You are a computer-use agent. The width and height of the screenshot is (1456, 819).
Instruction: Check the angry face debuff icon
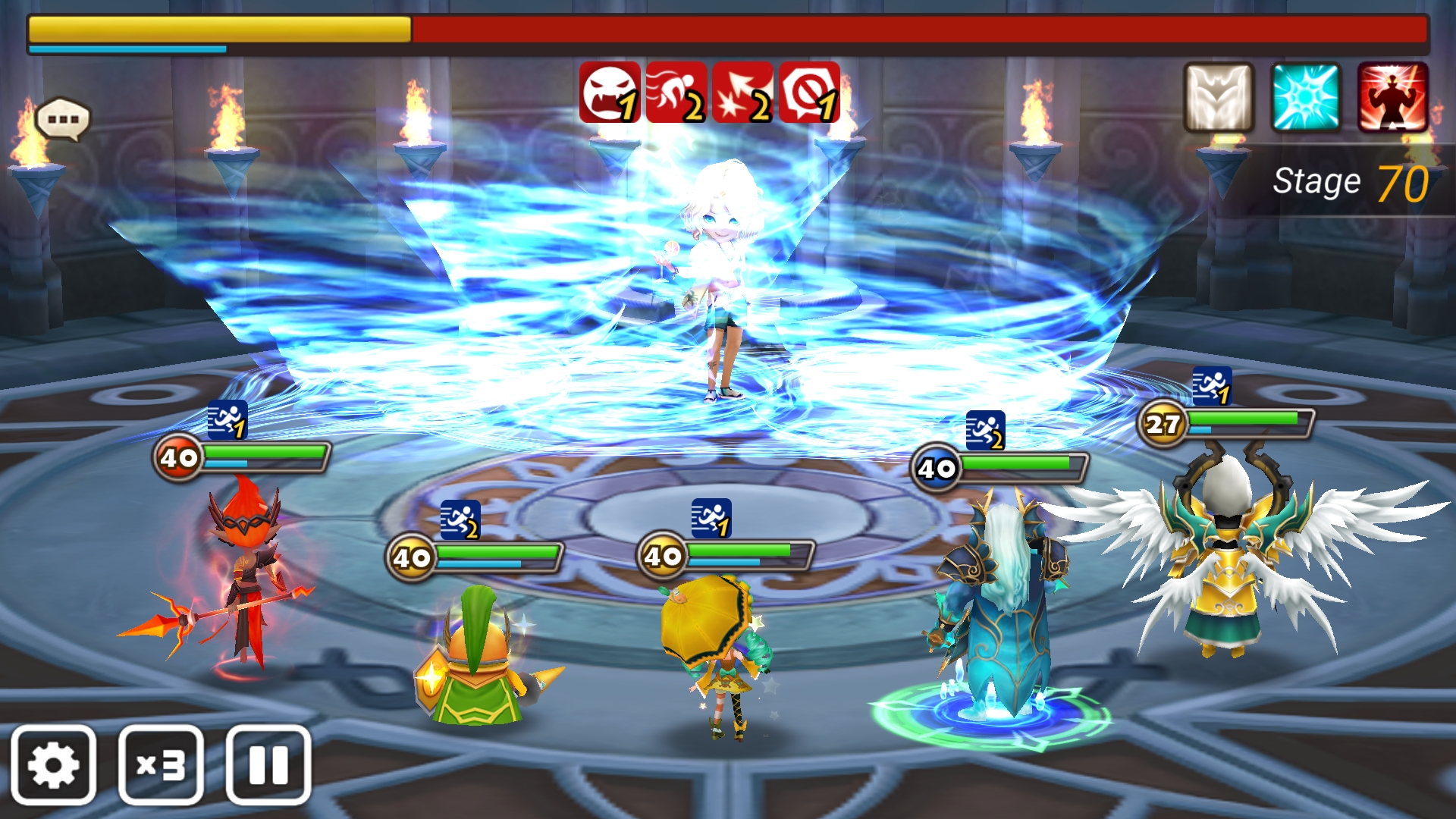click(609, 93)
